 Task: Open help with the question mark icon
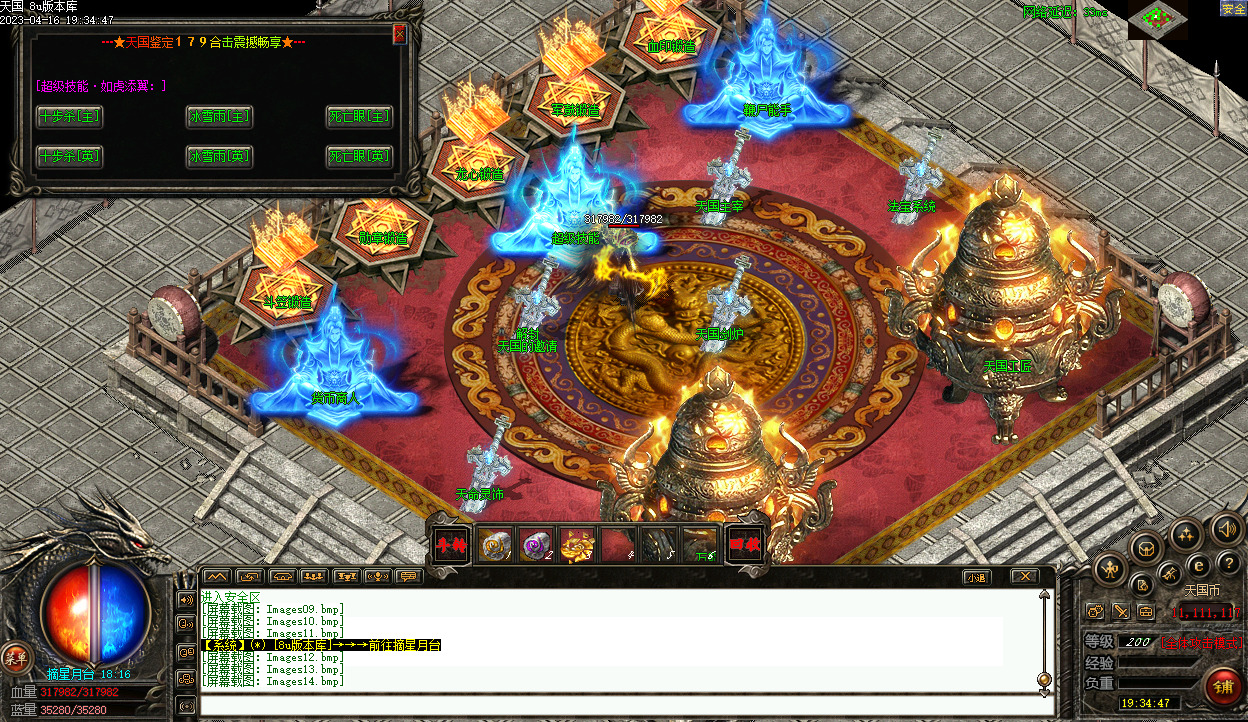(1229, 562)
